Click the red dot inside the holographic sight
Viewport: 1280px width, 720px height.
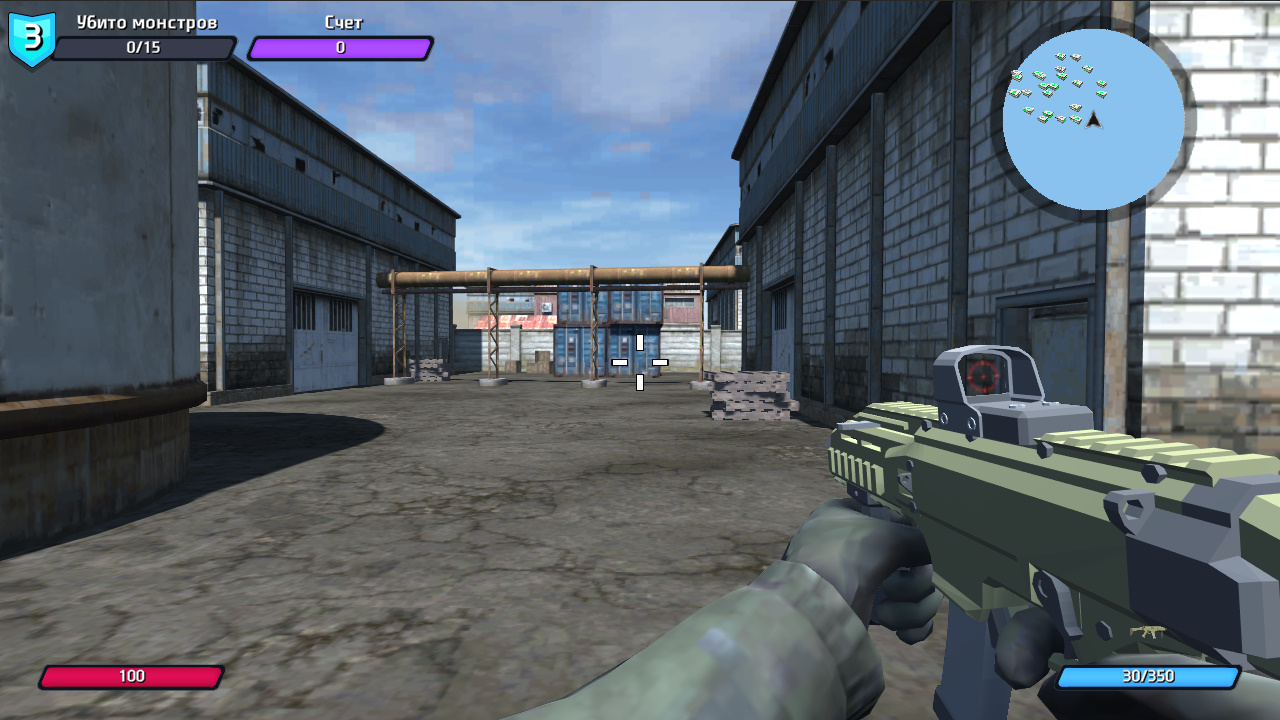point(982,376)
